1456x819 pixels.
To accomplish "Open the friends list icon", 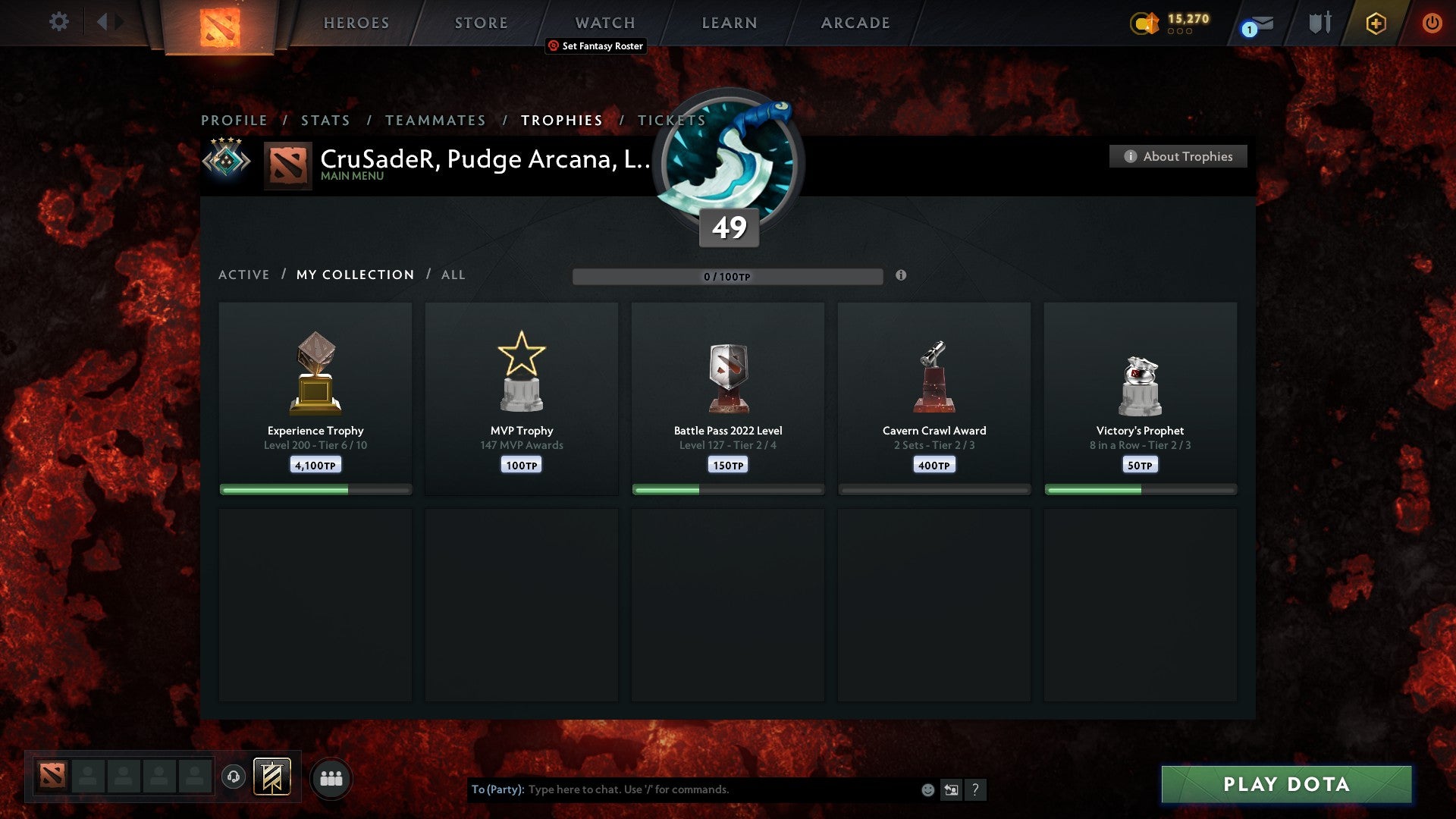I will pos(330,777).
